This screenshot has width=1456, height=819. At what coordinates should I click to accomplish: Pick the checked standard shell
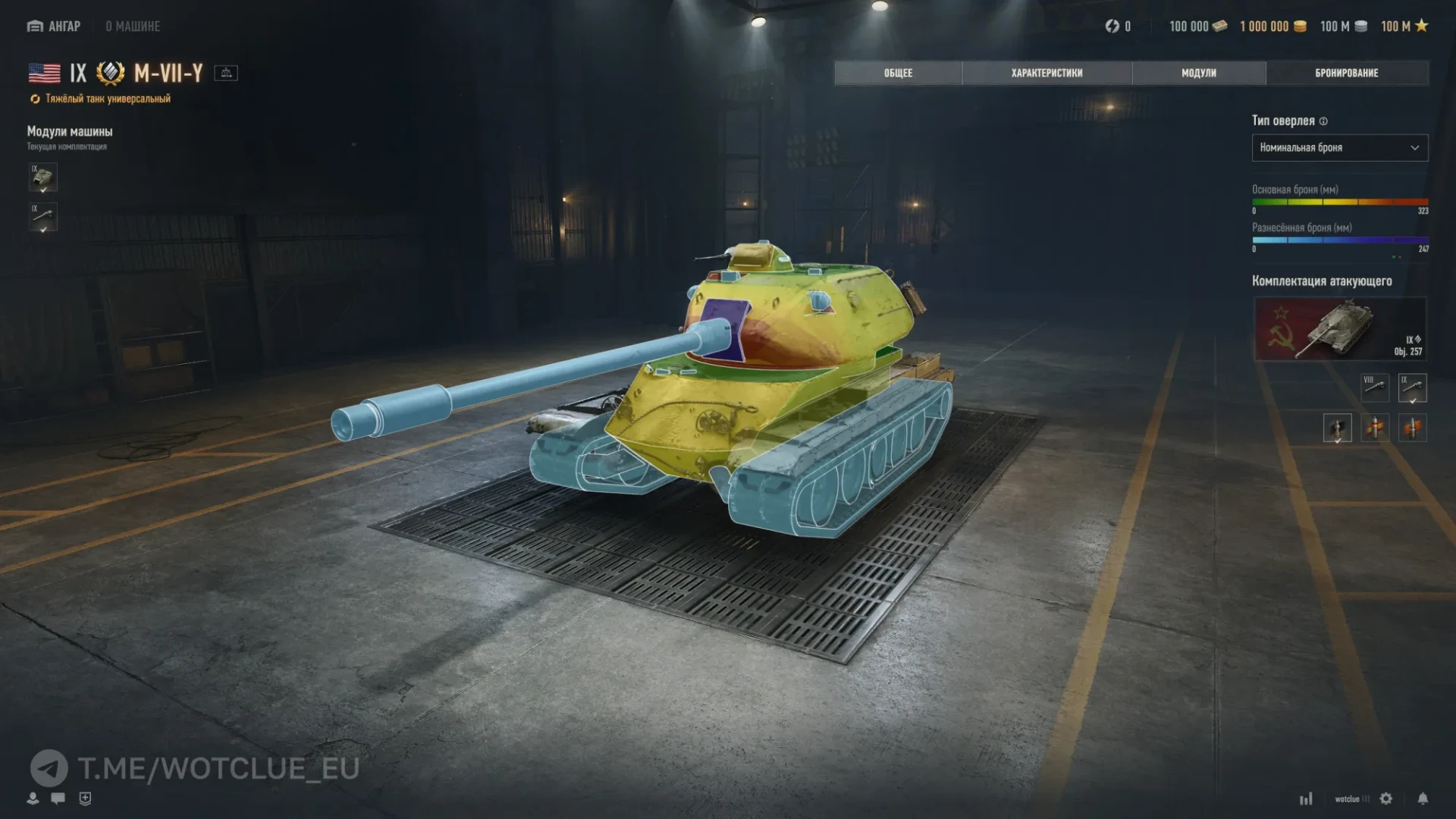click(x=1337, y=428)
